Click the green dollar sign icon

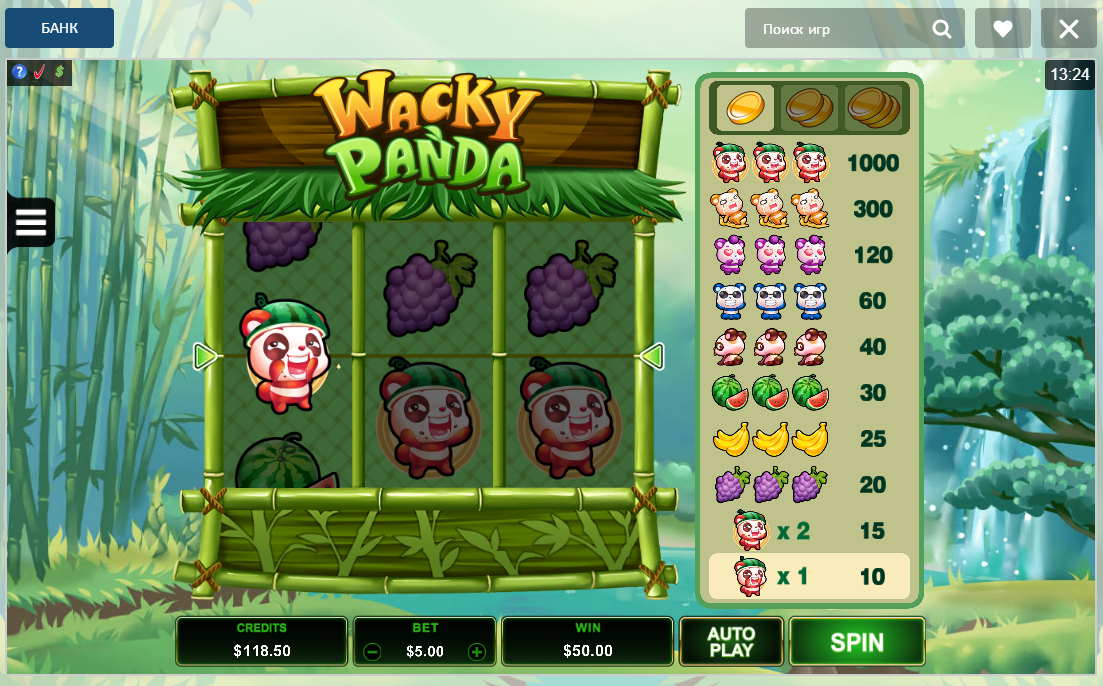point(59,72)
